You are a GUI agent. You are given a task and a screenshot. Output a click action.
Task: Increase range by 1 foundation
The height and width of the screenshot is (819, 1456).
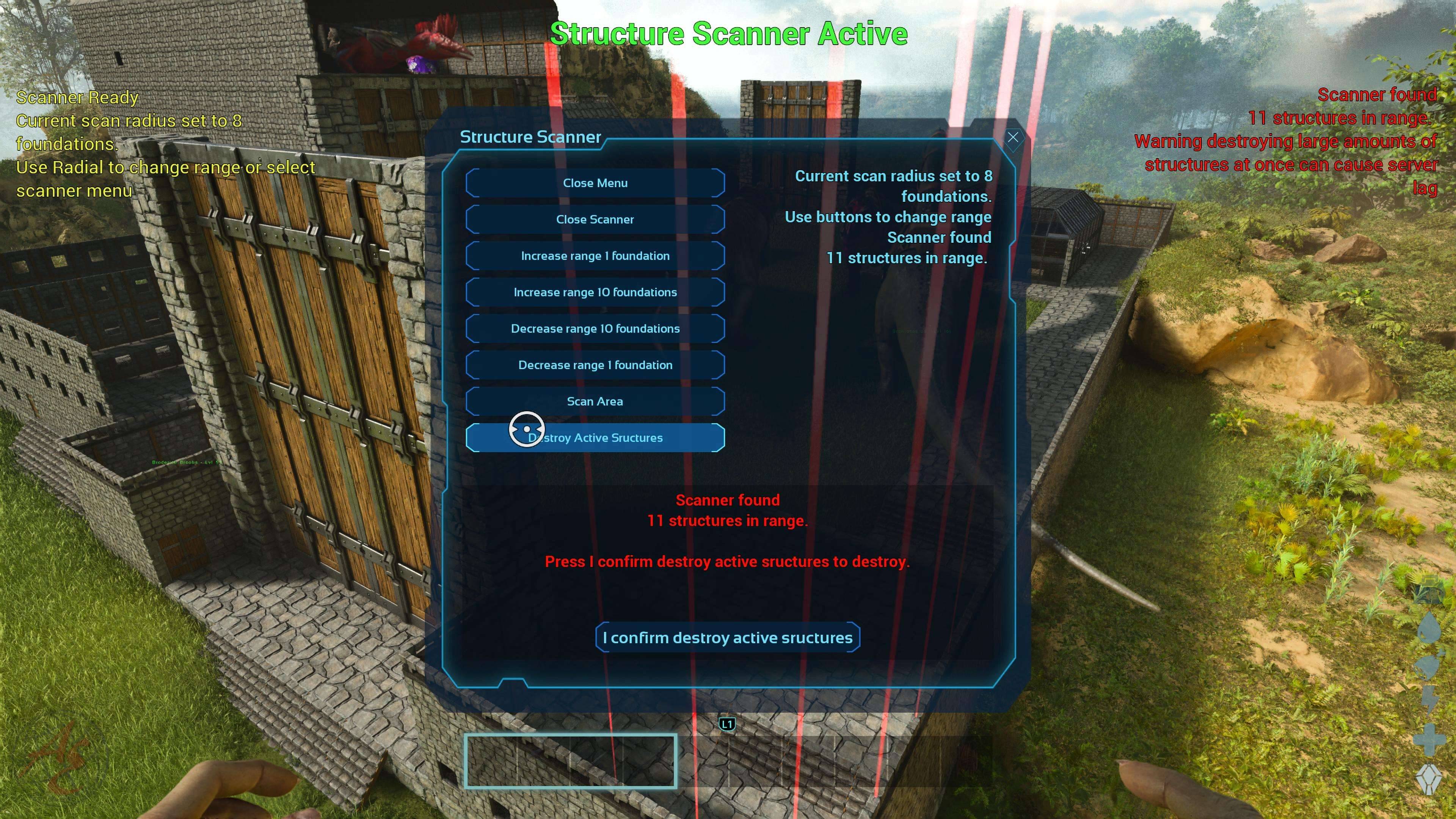pos(595,256)
